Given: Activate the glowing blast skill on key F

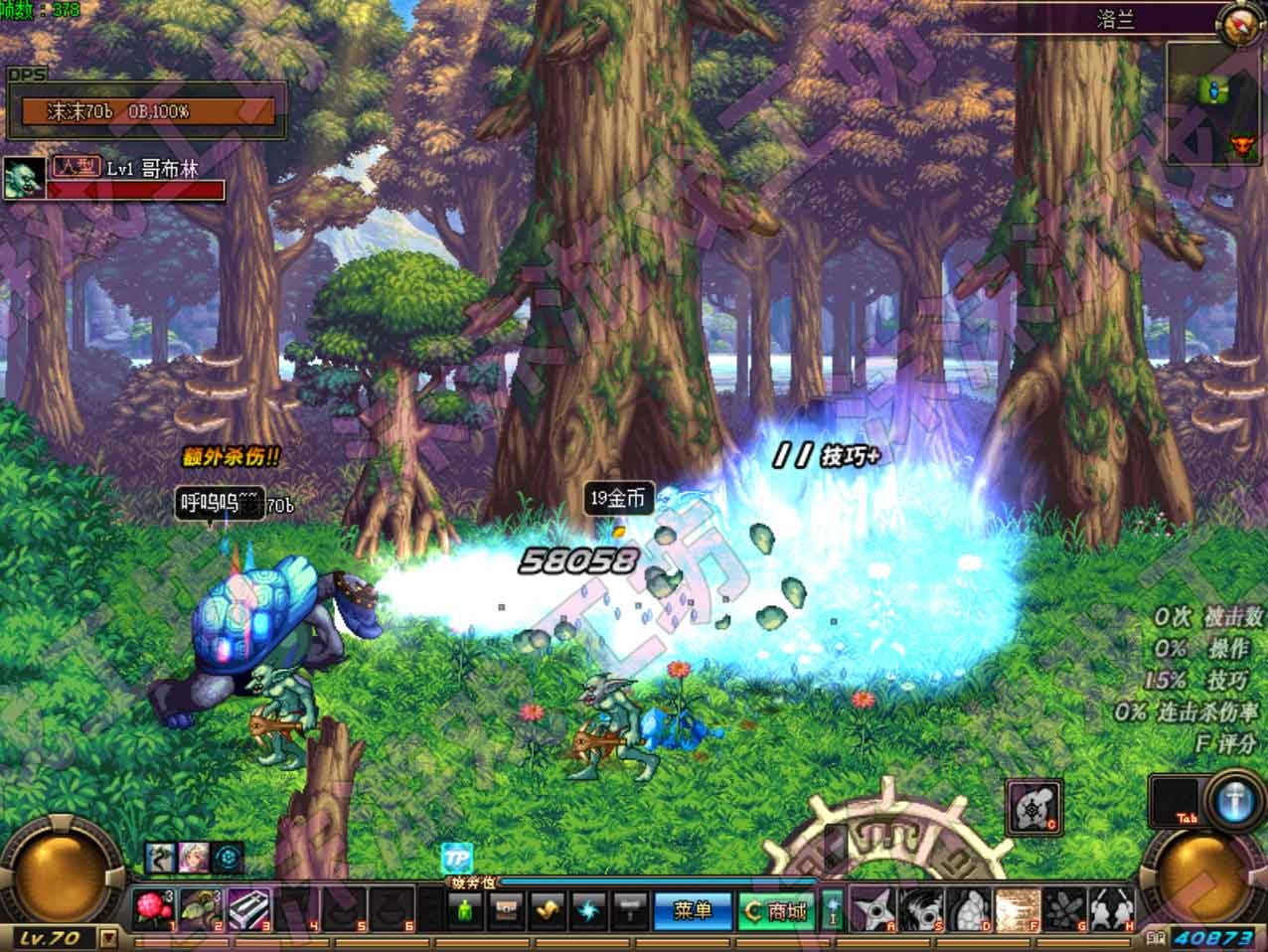Looking at the screenshot, I should click(1017, 909).
